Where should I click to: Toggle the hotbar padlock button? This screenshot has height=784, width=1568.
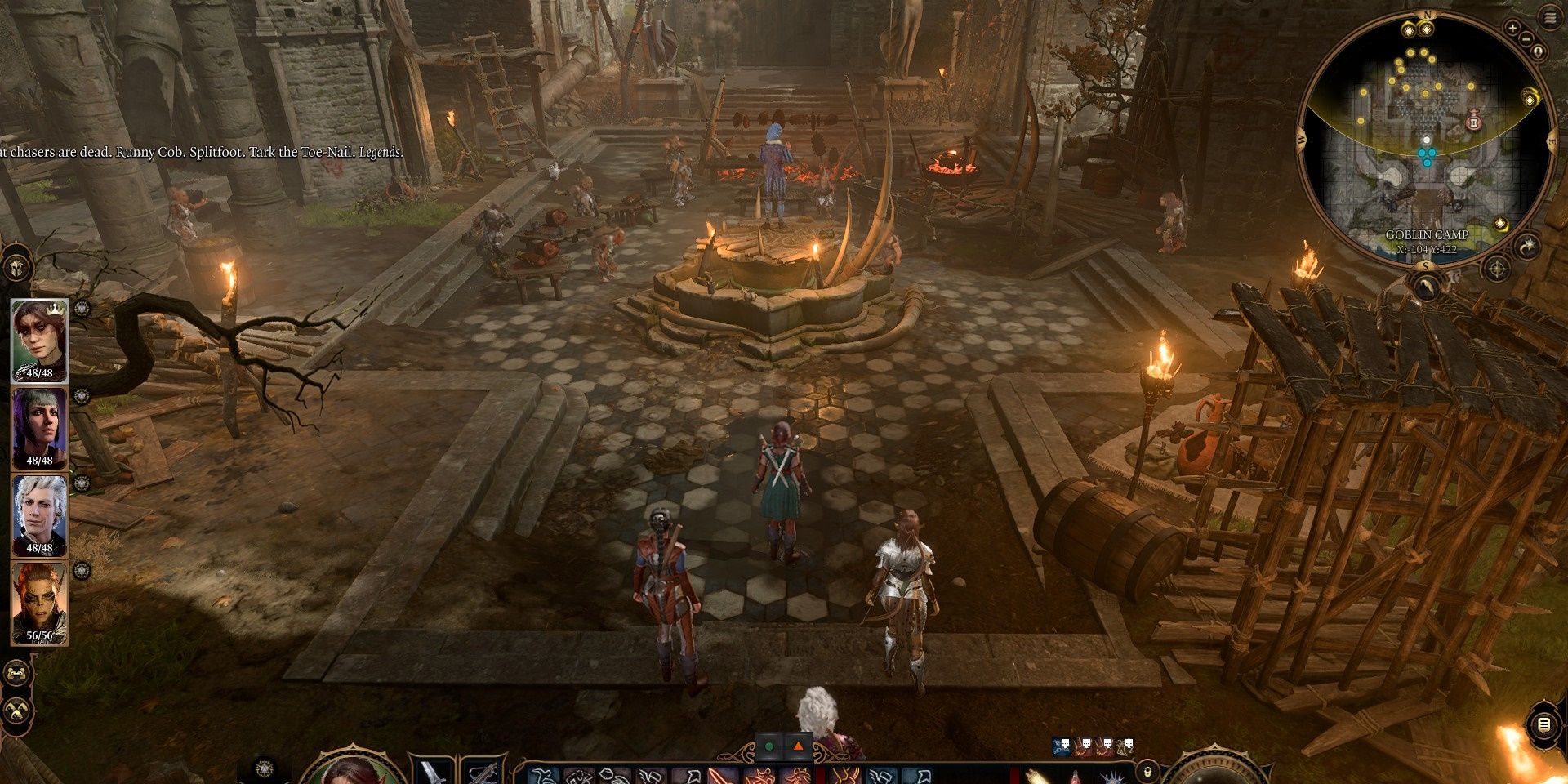[1147, 771]
